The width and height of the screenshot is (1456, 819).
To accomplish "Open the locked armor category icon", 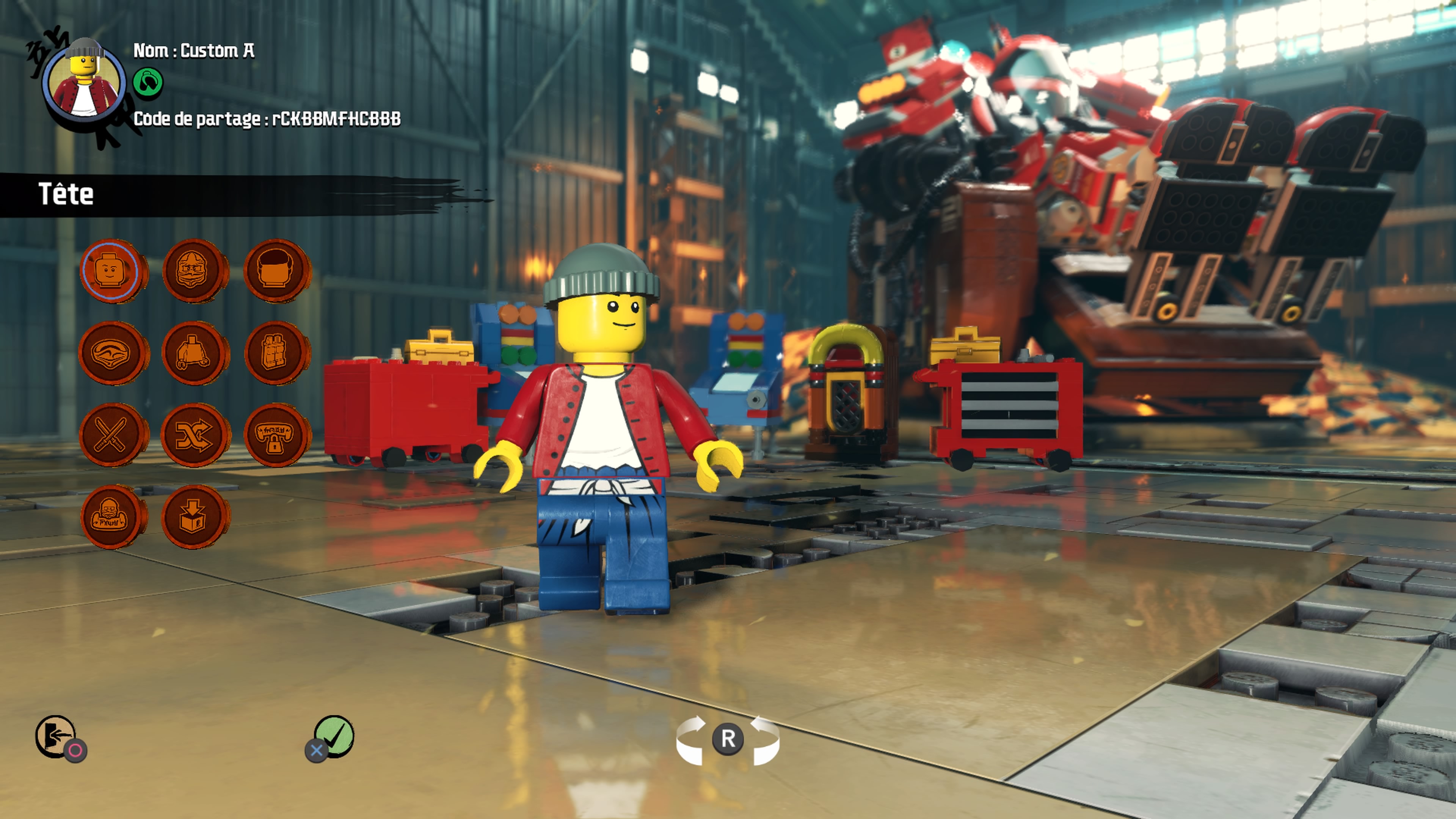I will [277, 435].
